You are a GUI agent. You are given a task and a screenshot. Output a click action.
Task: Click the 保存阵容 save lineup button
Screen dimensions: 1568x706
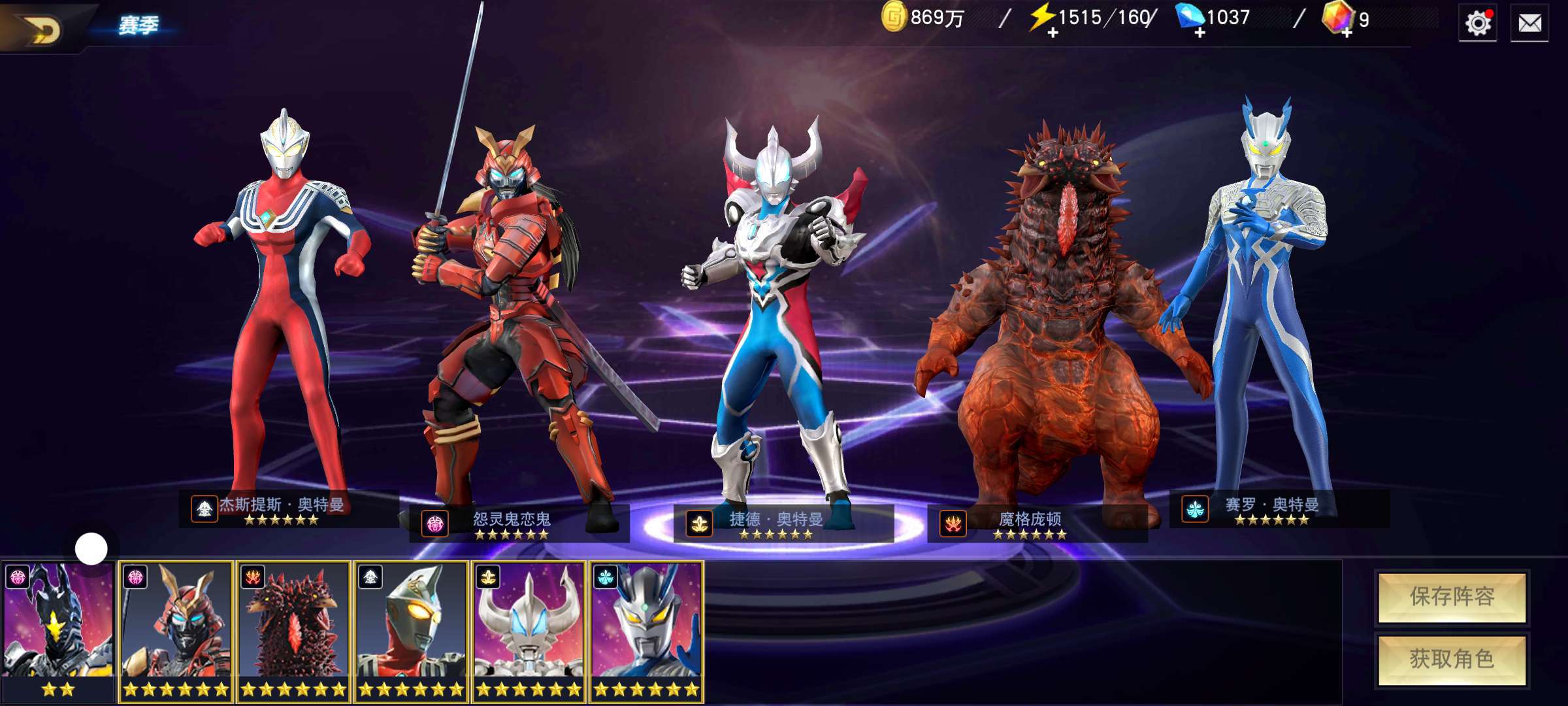pyautogui.click(x=1452, y=597)
